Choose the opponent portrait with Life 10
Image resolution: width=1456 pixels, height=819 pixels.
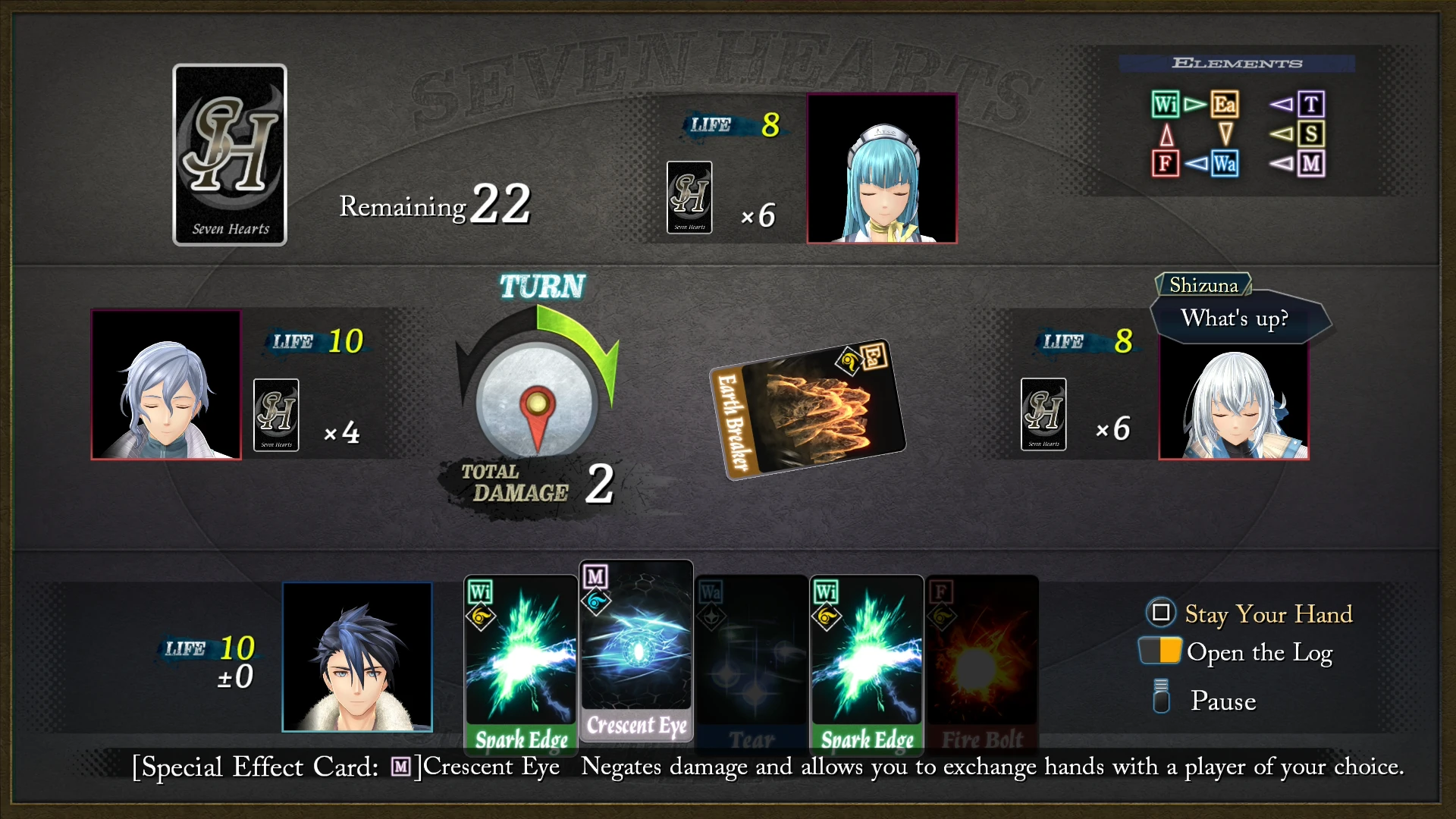pyautogui.click(x=166, y=384)
